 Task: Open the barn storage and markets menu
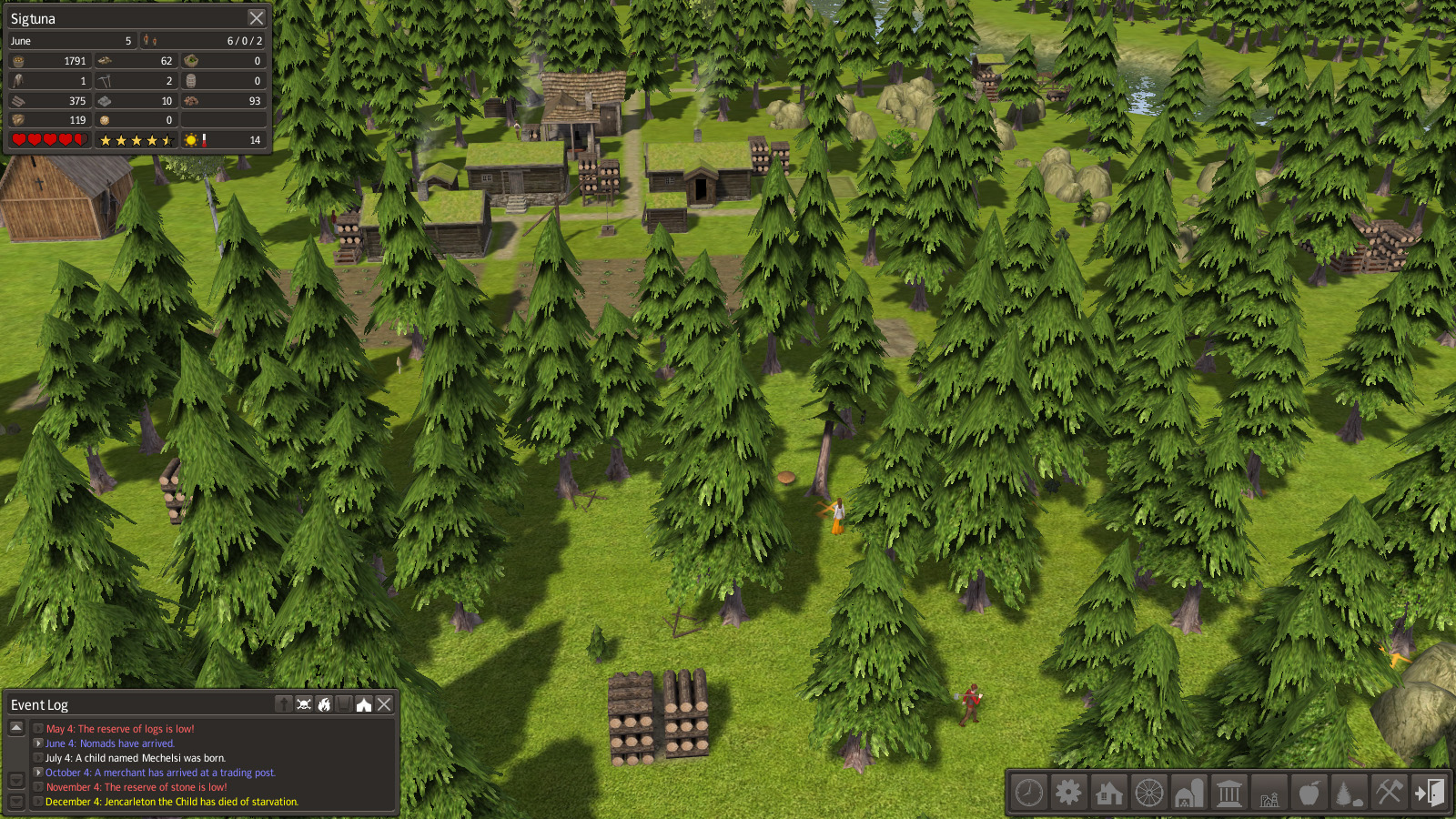(1189, 793)
